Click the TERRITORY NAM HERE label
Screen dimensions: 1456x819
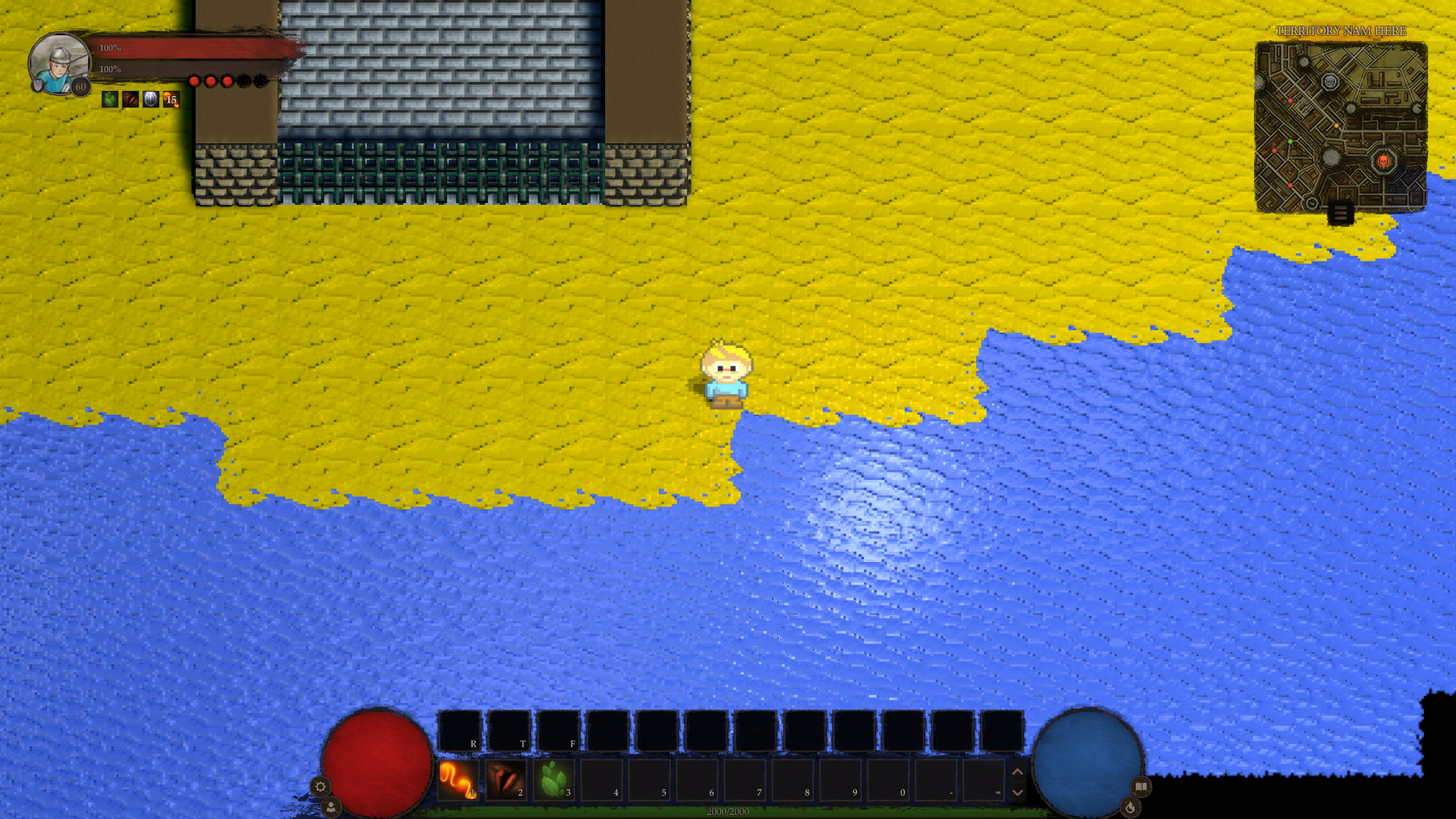pos(1339,32)
